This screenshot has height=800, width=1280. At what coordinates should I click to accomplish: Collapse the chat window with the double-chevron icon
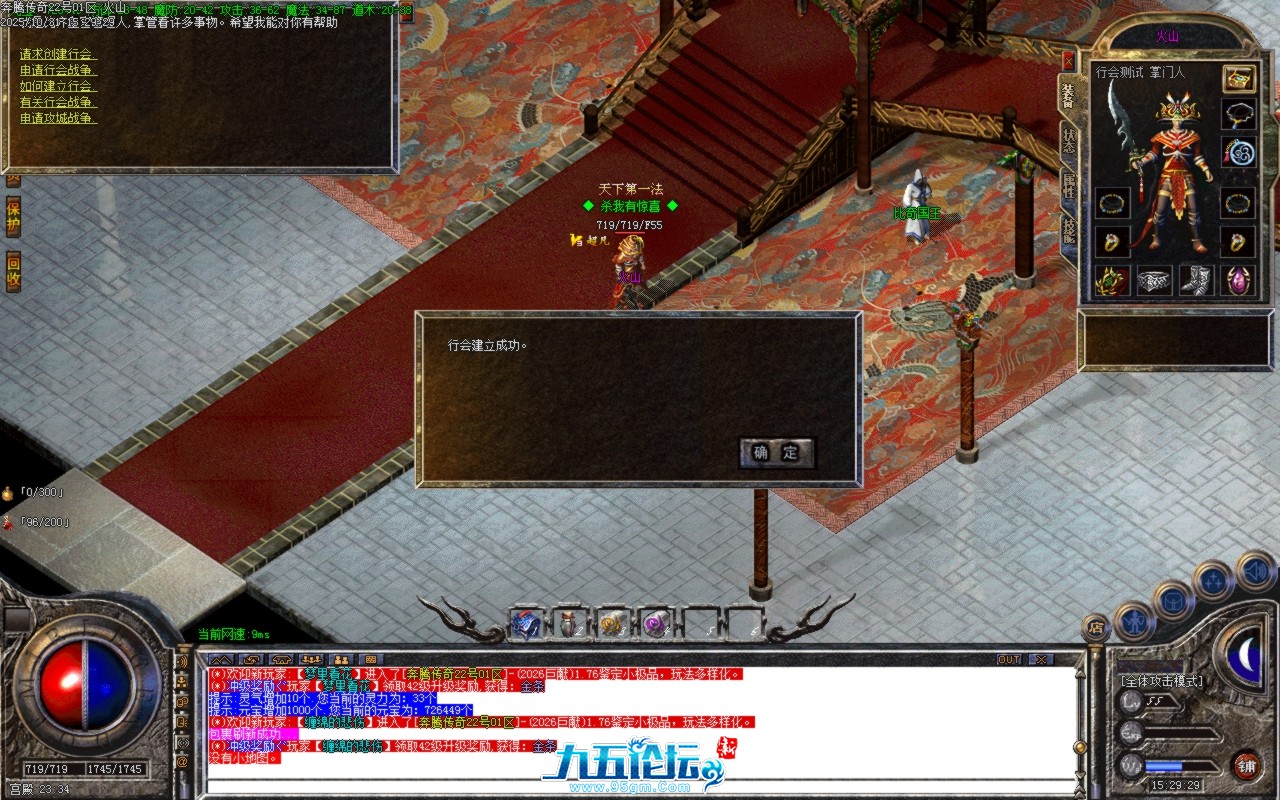point(222,660)
